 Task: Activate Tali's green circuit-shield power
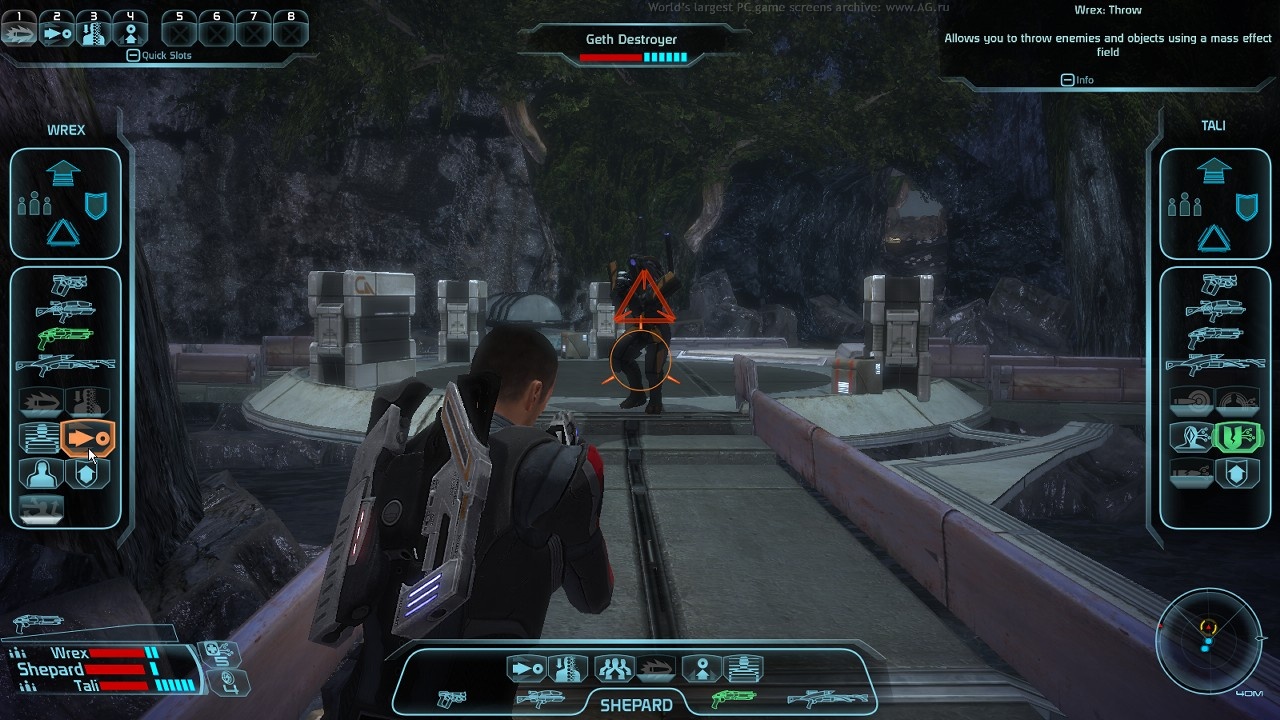point(1236,437)
